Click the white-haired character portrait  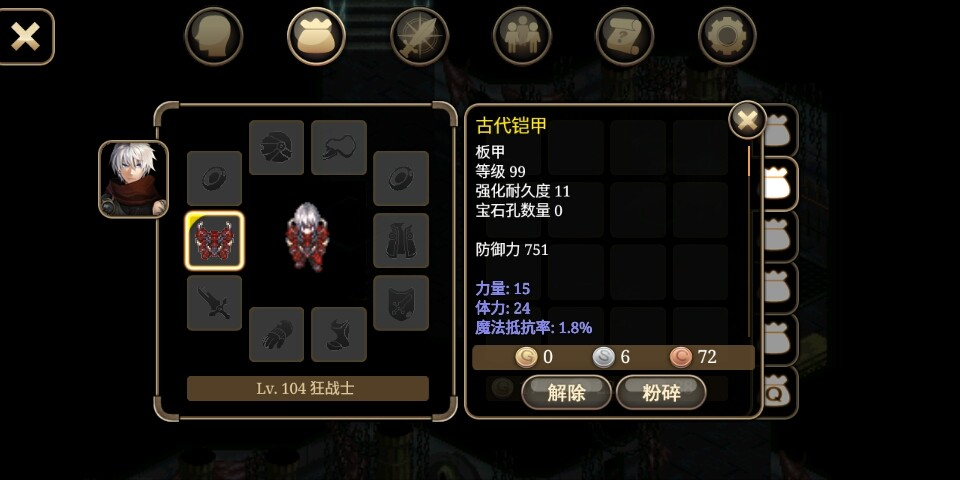[x=133, y=179]
